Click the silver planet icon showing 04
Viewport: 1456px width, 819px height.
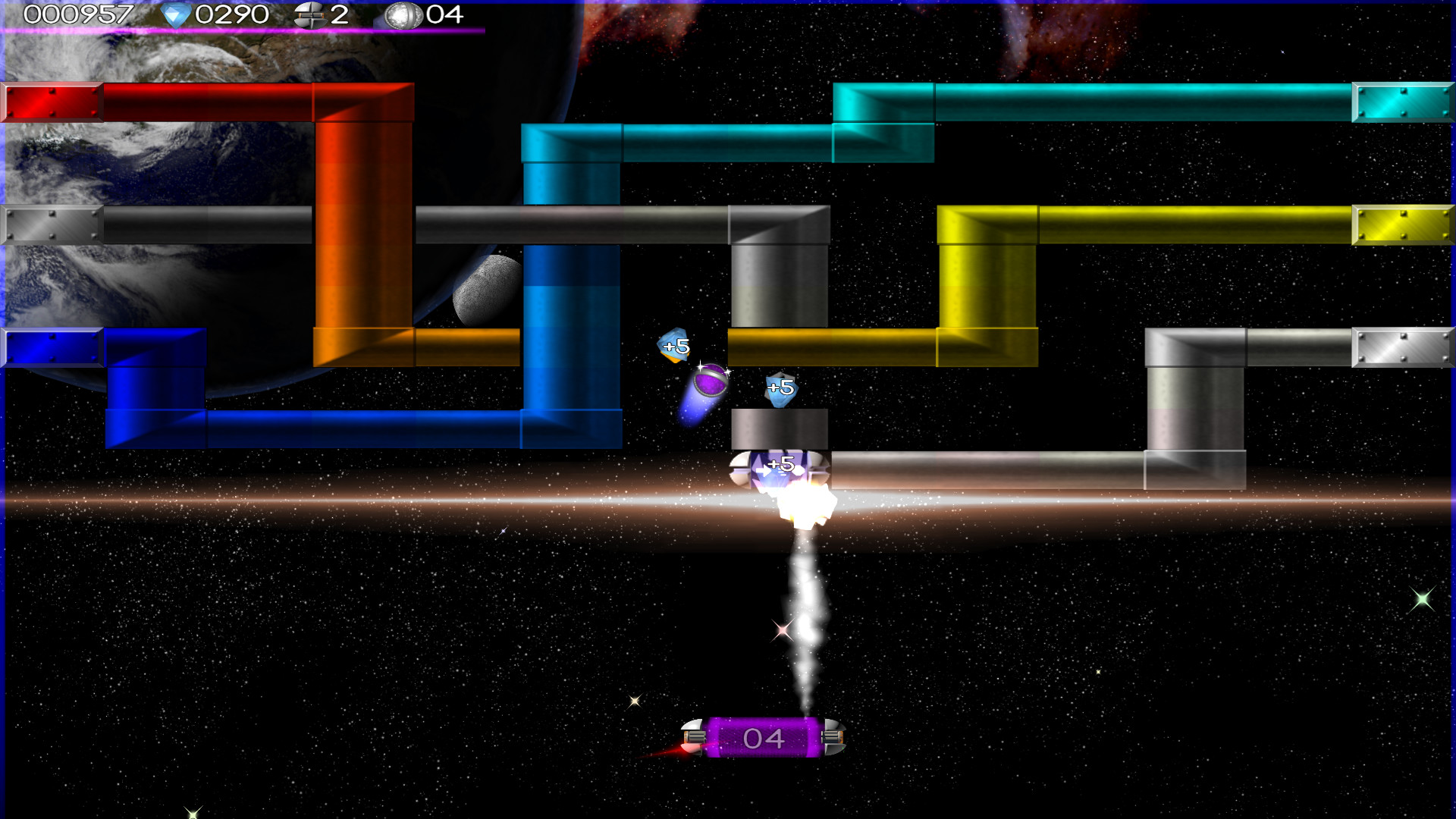coord(403,15)
